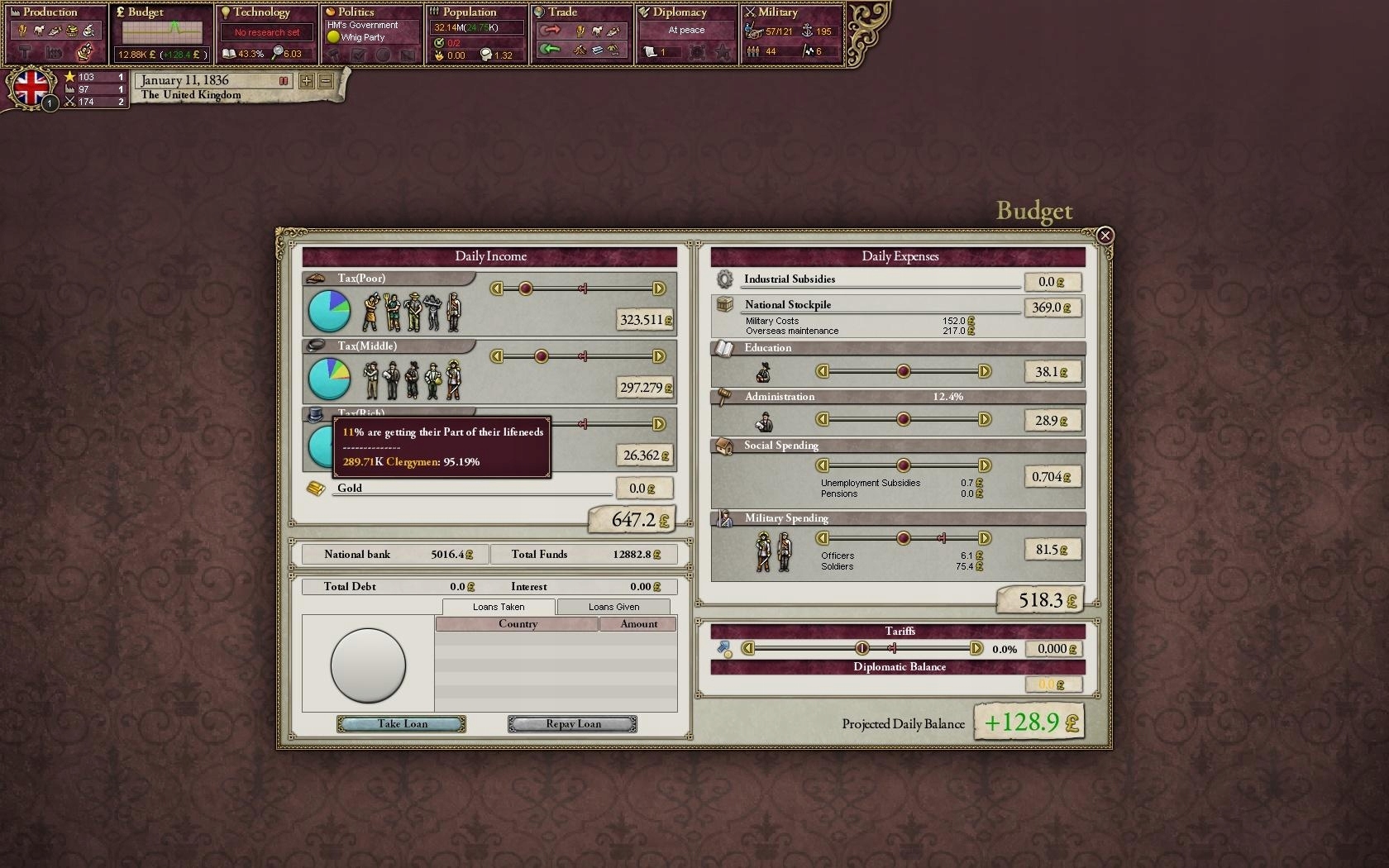
Task: Switch to the Loans Taken tab
Action: pyautogui.click(x=498, y=607)
